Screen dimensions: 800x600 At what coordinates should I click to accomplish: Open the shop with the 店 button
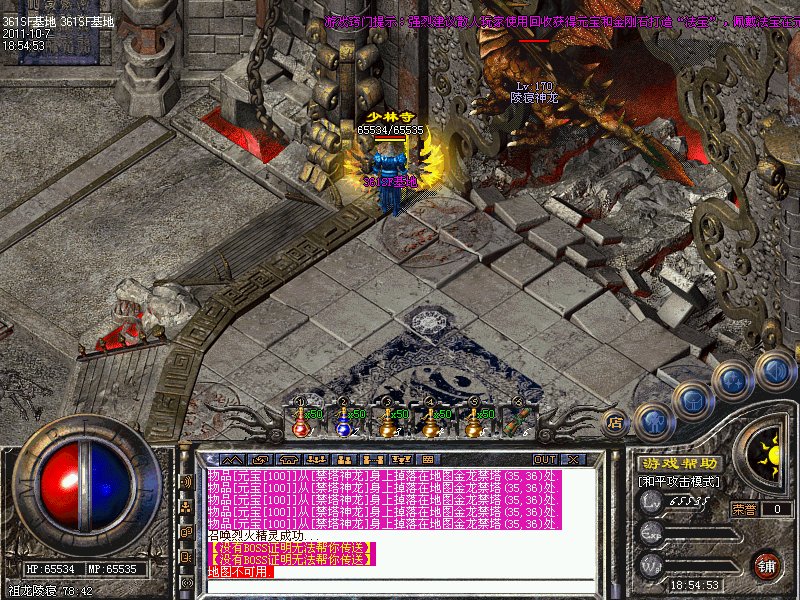tap(616, 423)
